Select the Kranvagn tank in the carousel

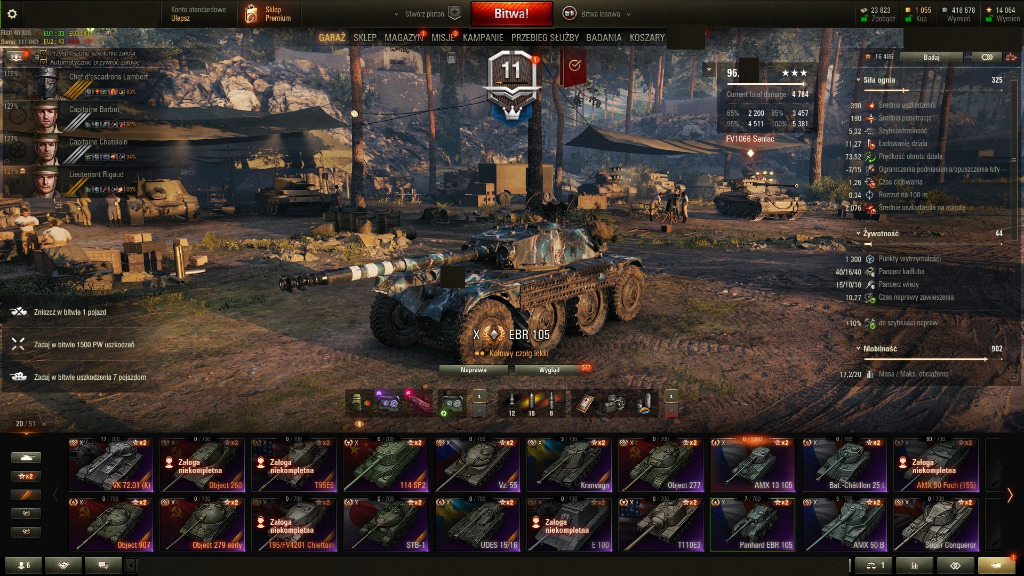(x=569, y=465)
